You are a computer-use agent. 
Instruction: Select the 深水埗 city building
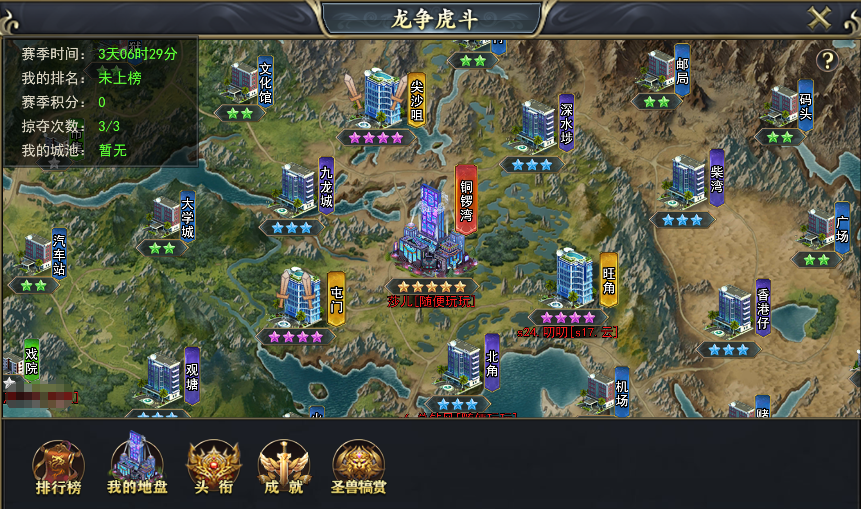(x=536, y=125)
